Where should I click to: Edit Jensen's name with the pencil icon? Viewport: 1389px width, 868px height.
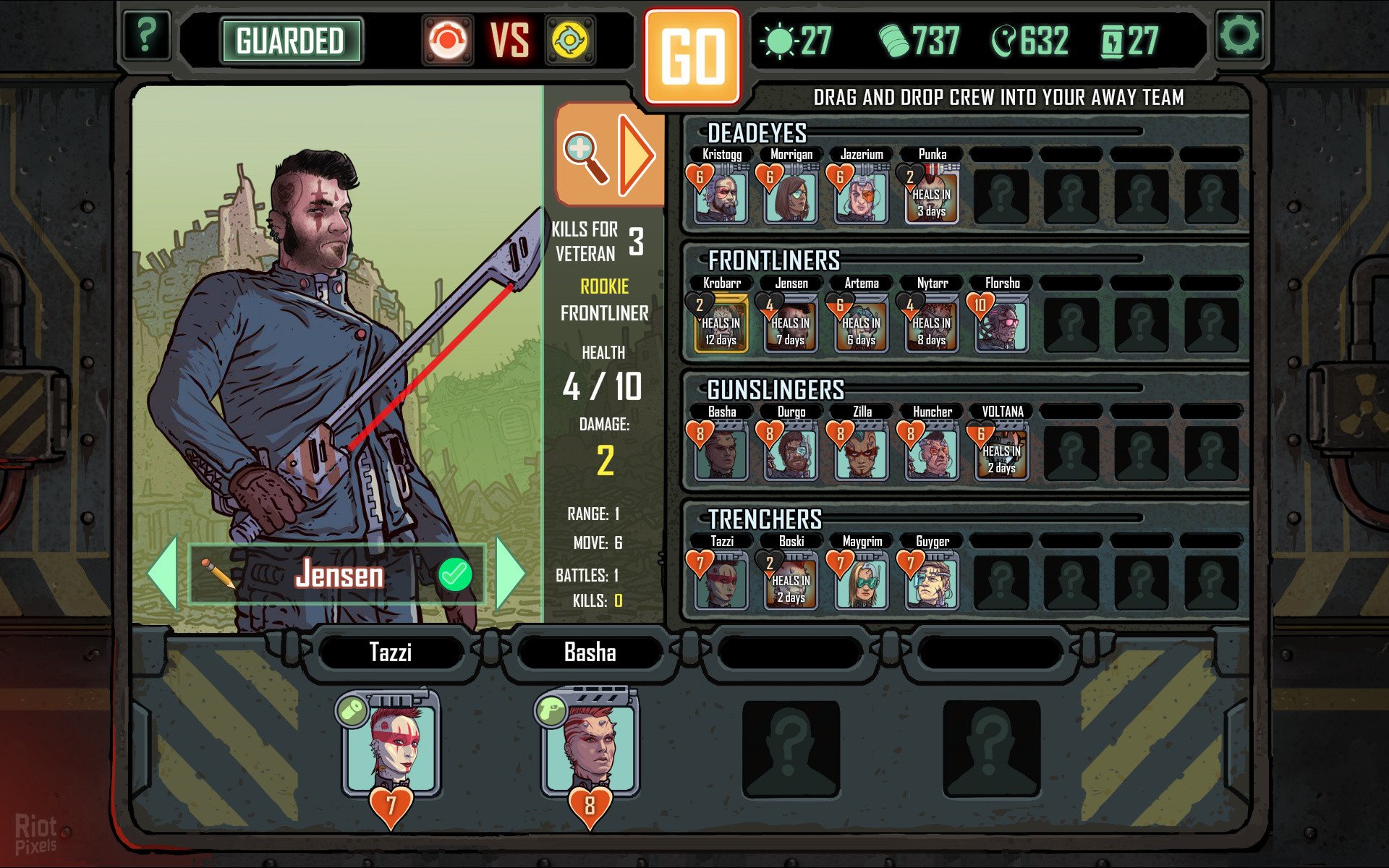coord(217,574)
